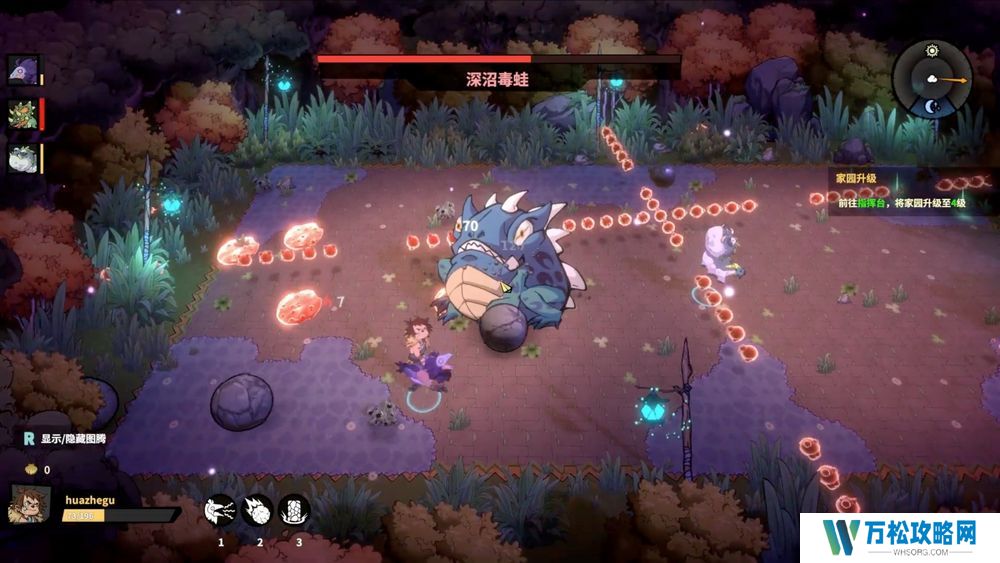Click the shell currency icon
The height and width of the screenshot is (563, 1000).
point(31,469)
